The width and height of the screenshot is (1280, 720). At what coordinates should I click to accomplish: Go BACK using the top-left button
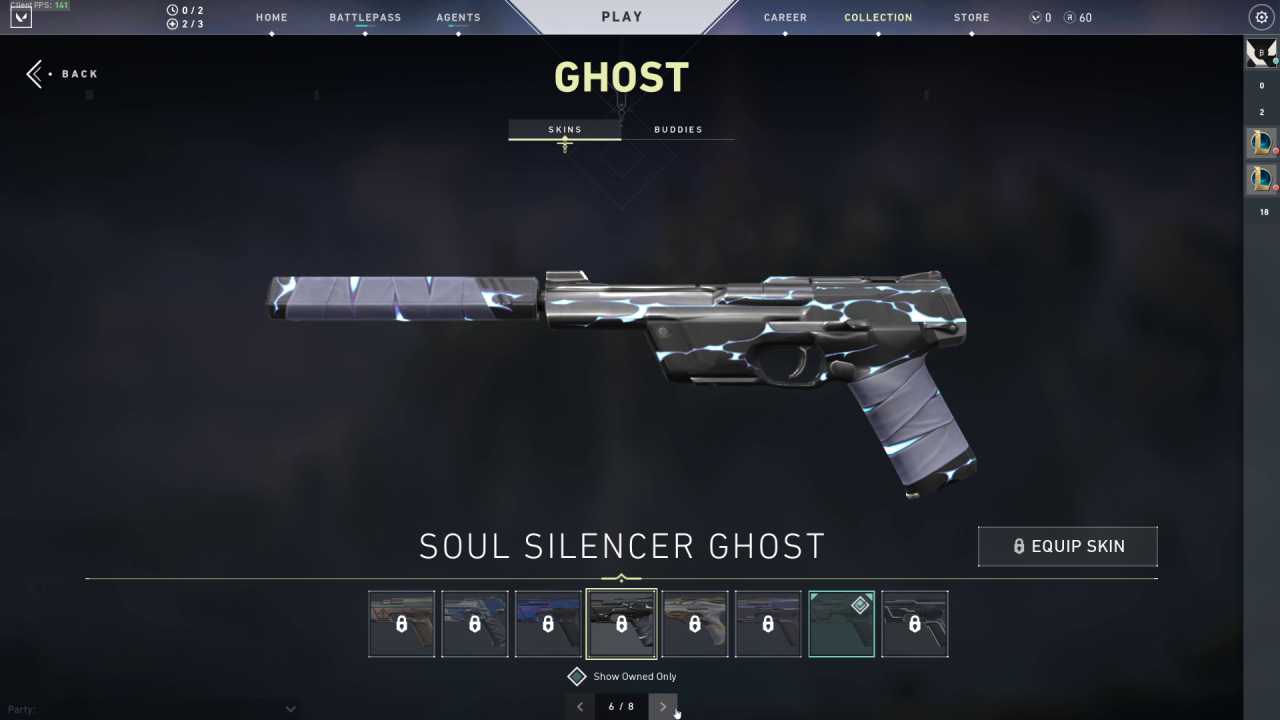click(x=62, y=73)
